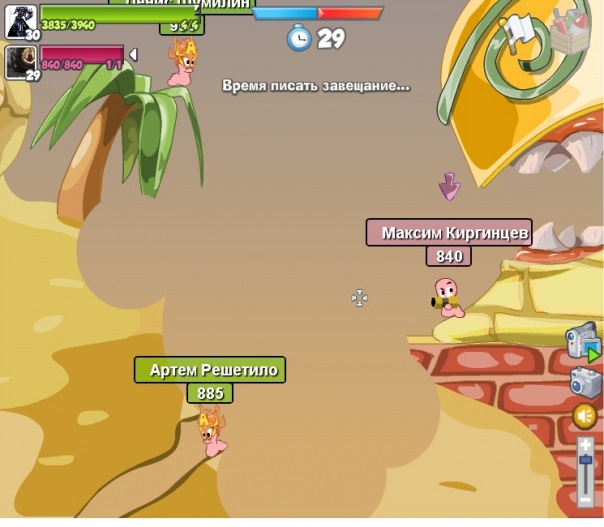The width and height of the screenshot is (604, 527).
Task: Zoom out with the minus button
Action: pos(586,499)
